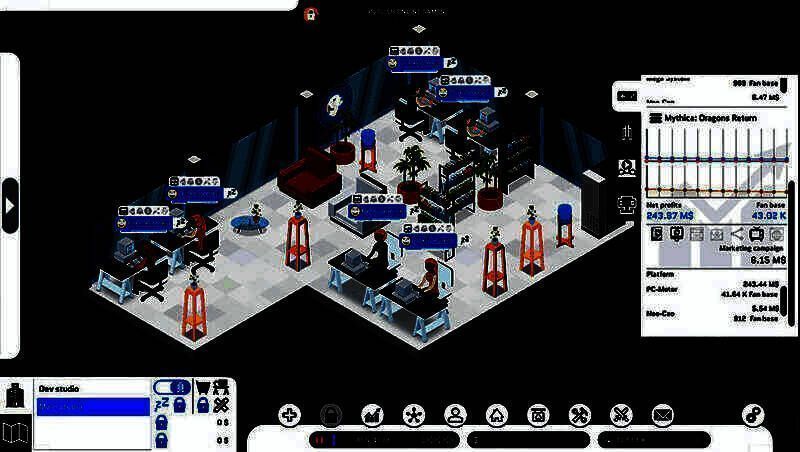
Task: Collapse the right panel with the arrow button
Action: click(x=627, y=96)
